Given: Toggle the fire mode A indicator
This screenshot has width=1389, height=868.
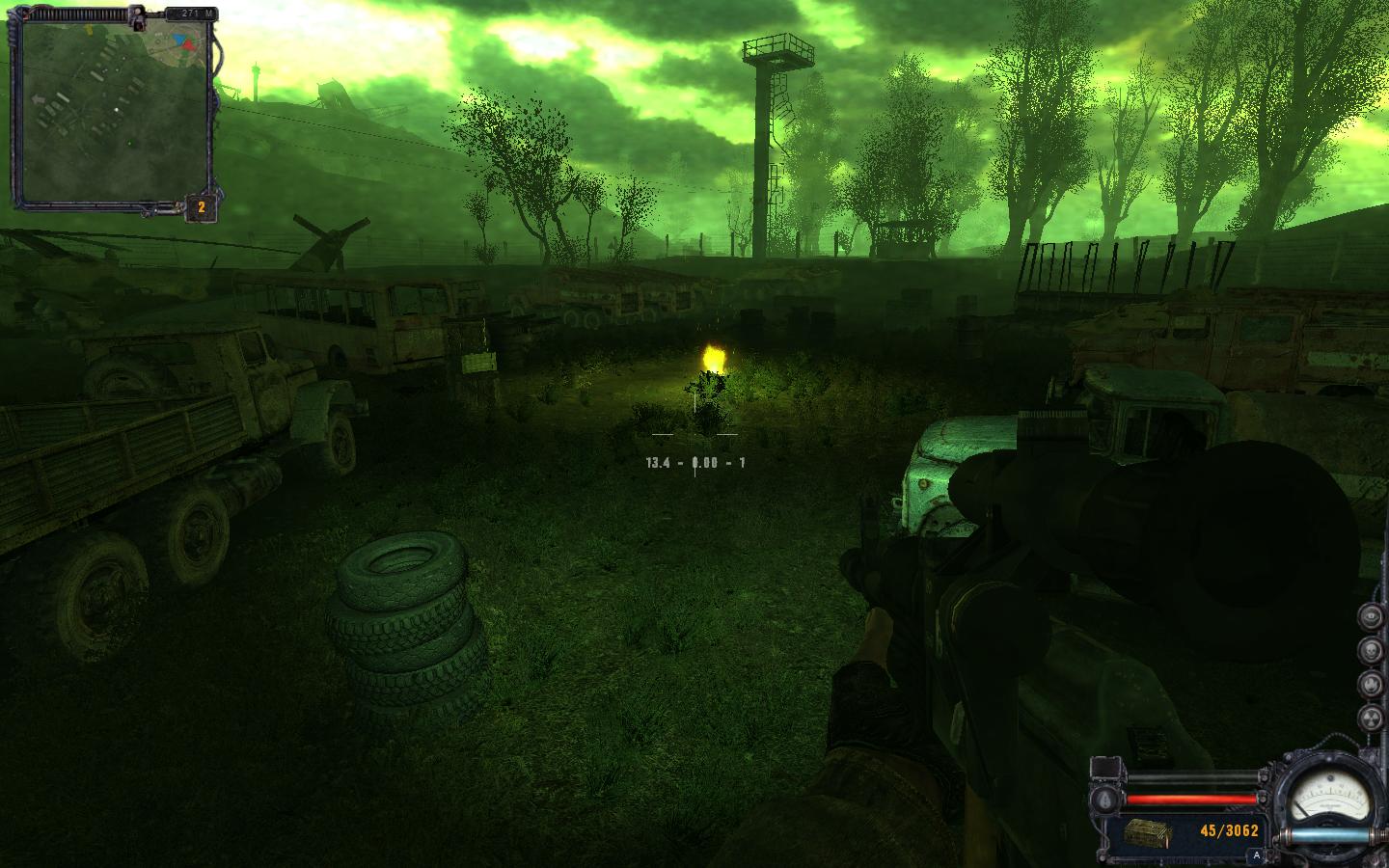Looking at the screenshot, I should 1256,854.
